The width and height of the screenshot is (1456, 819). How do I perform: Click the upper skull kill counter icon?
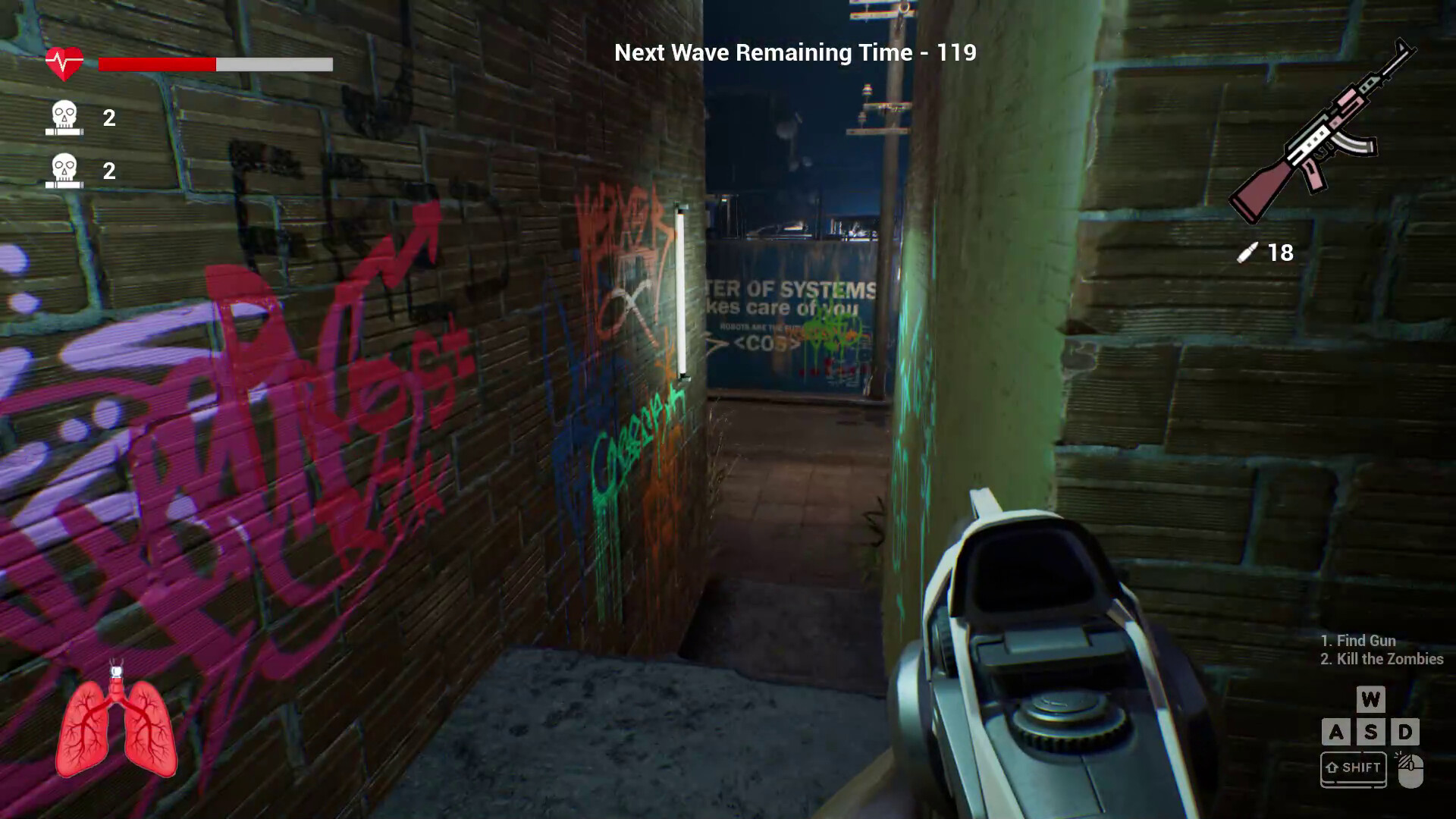point(64,118)
